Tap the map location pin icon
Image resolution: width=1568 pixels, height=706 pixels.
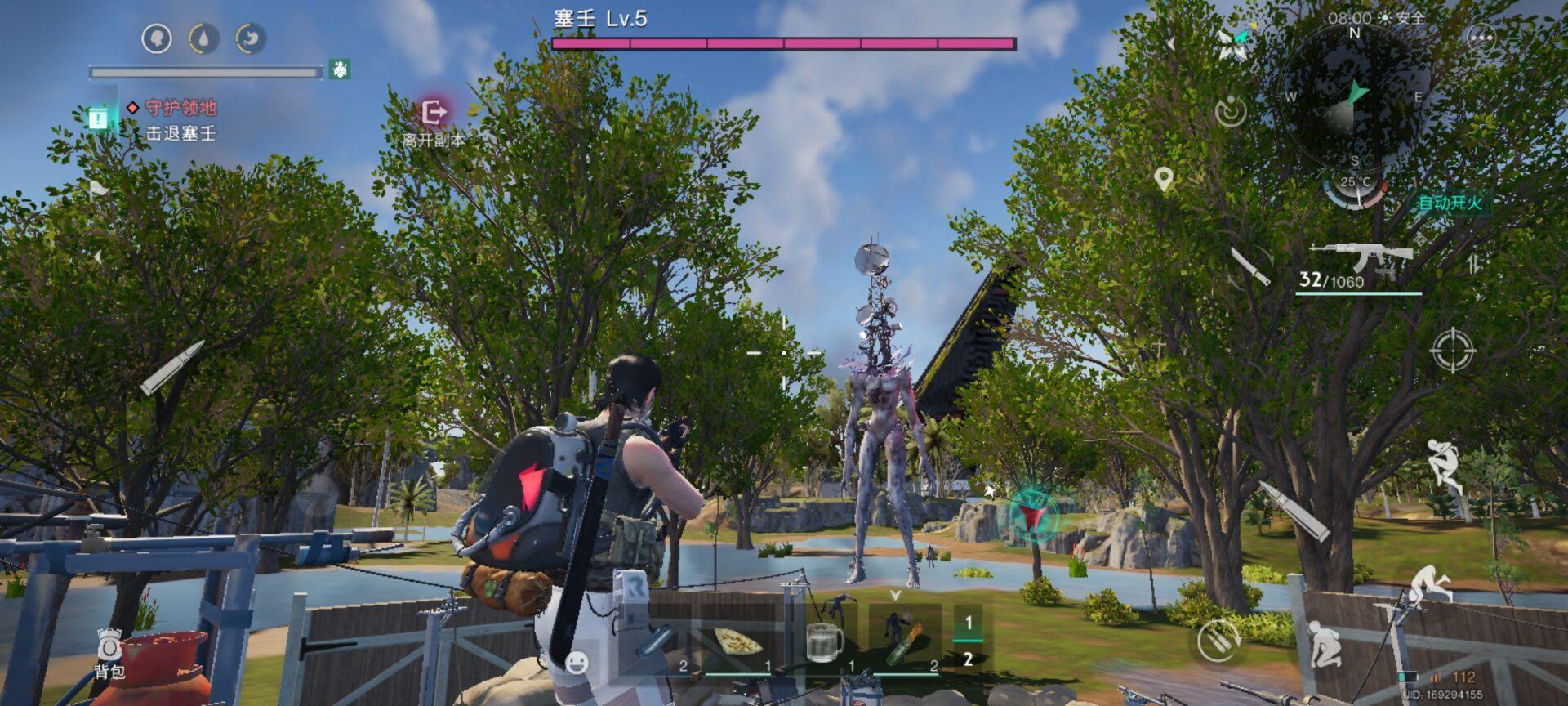pyautogui.click(x=1164, y=178)
